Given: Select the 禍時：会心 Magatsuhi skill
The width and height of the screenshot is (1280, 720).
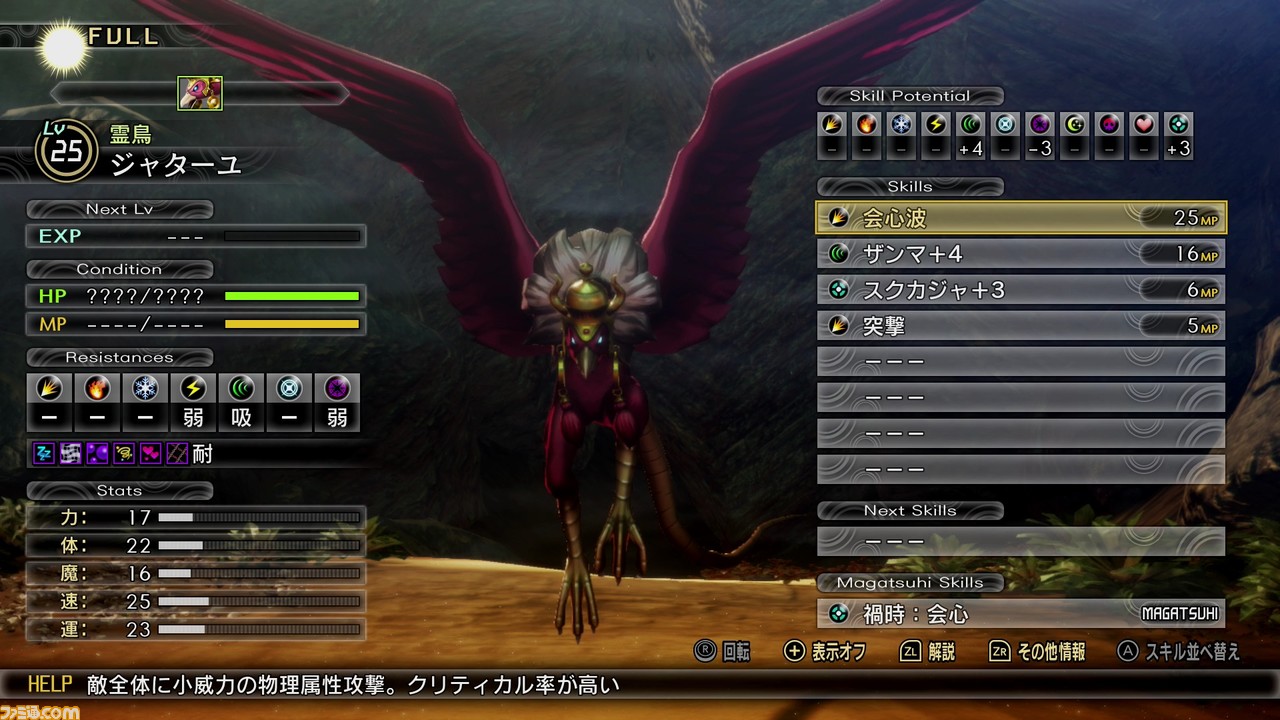Looking at the screenshot, I should (1020, 613).
